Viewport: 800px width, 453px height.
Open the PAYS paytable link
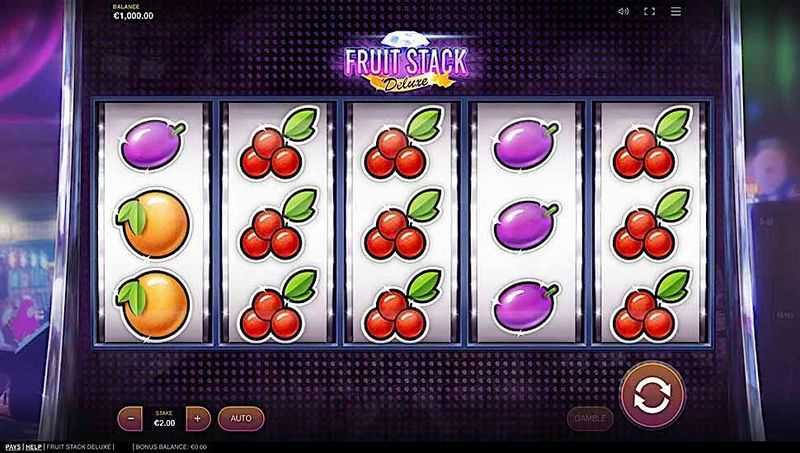[13, 446]
